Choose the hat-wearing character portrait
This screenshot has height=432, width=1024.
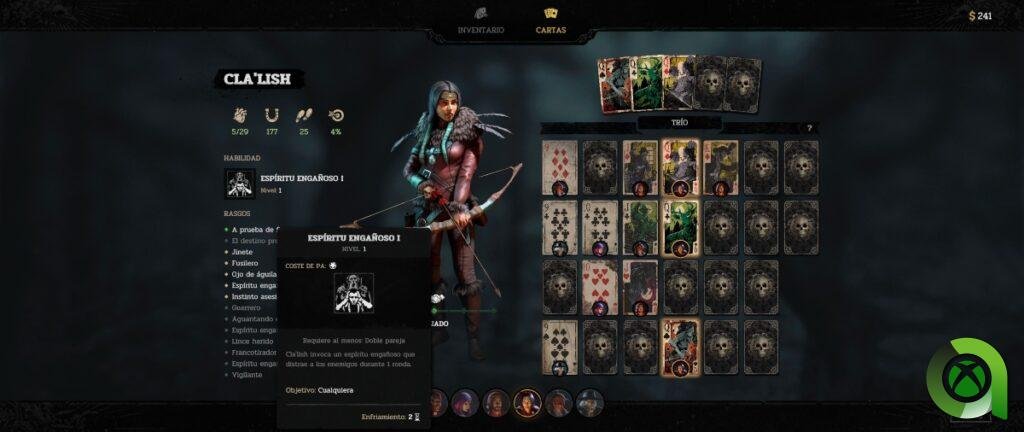(x=590, y=403)
